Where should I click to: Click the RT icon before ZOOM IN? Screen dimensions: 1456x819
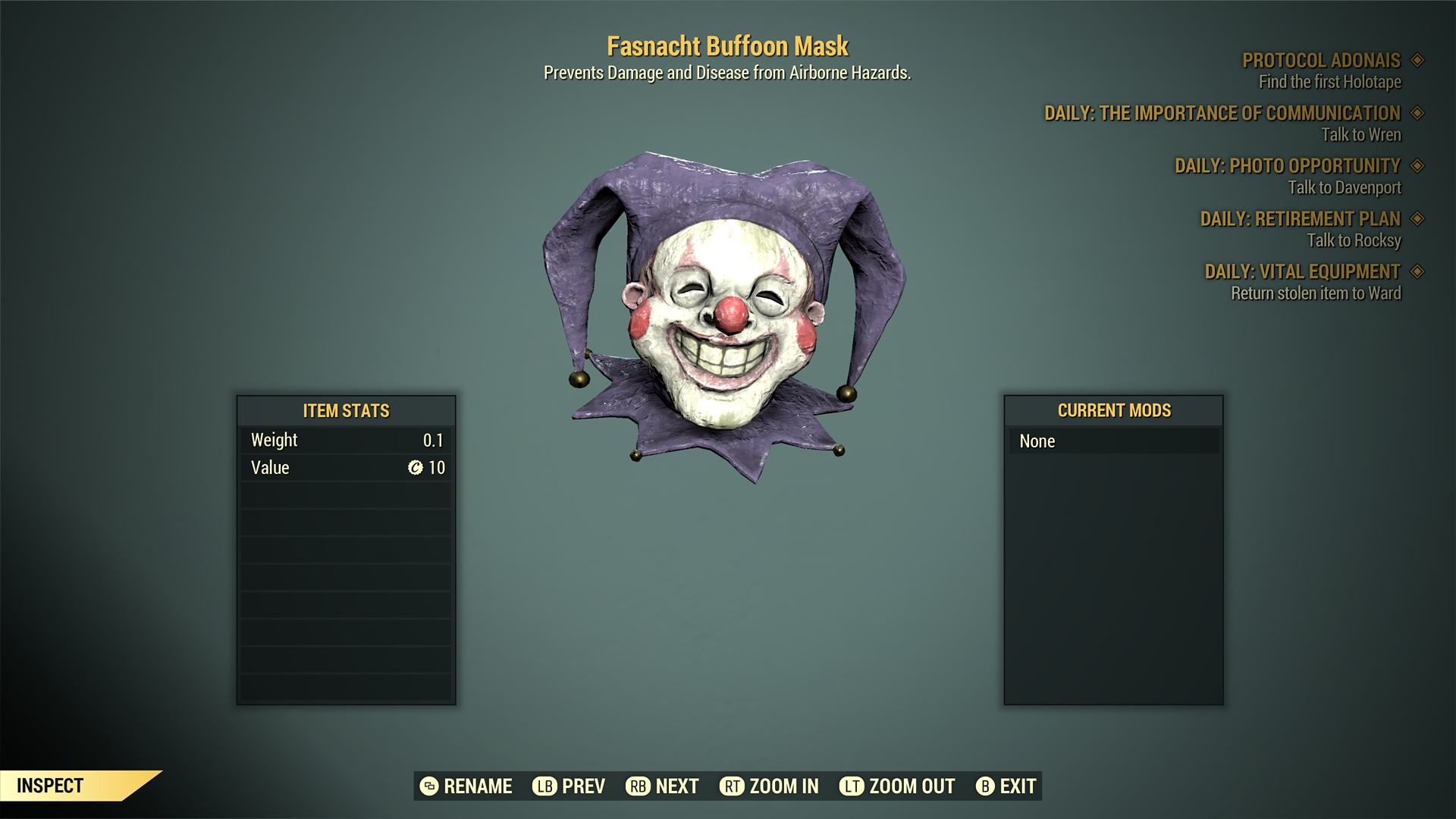point(732,786)
